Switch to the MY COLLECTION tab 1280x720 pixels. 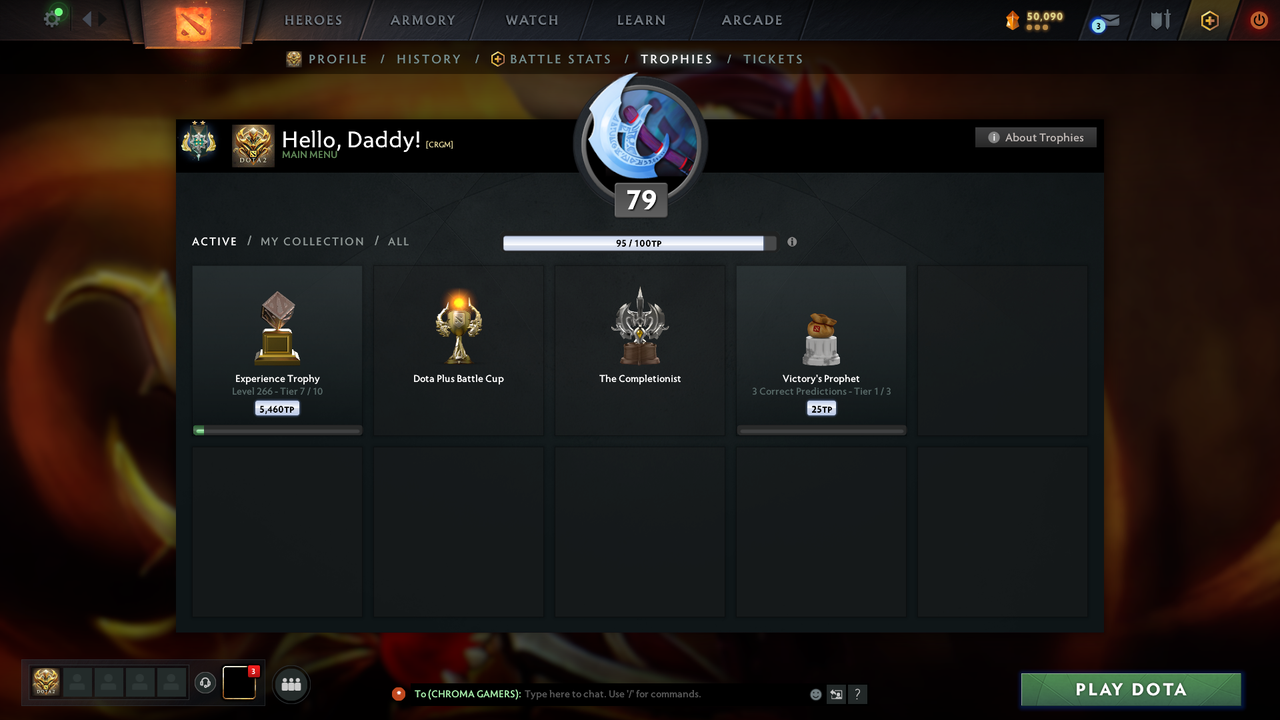[x=312, y=241]
